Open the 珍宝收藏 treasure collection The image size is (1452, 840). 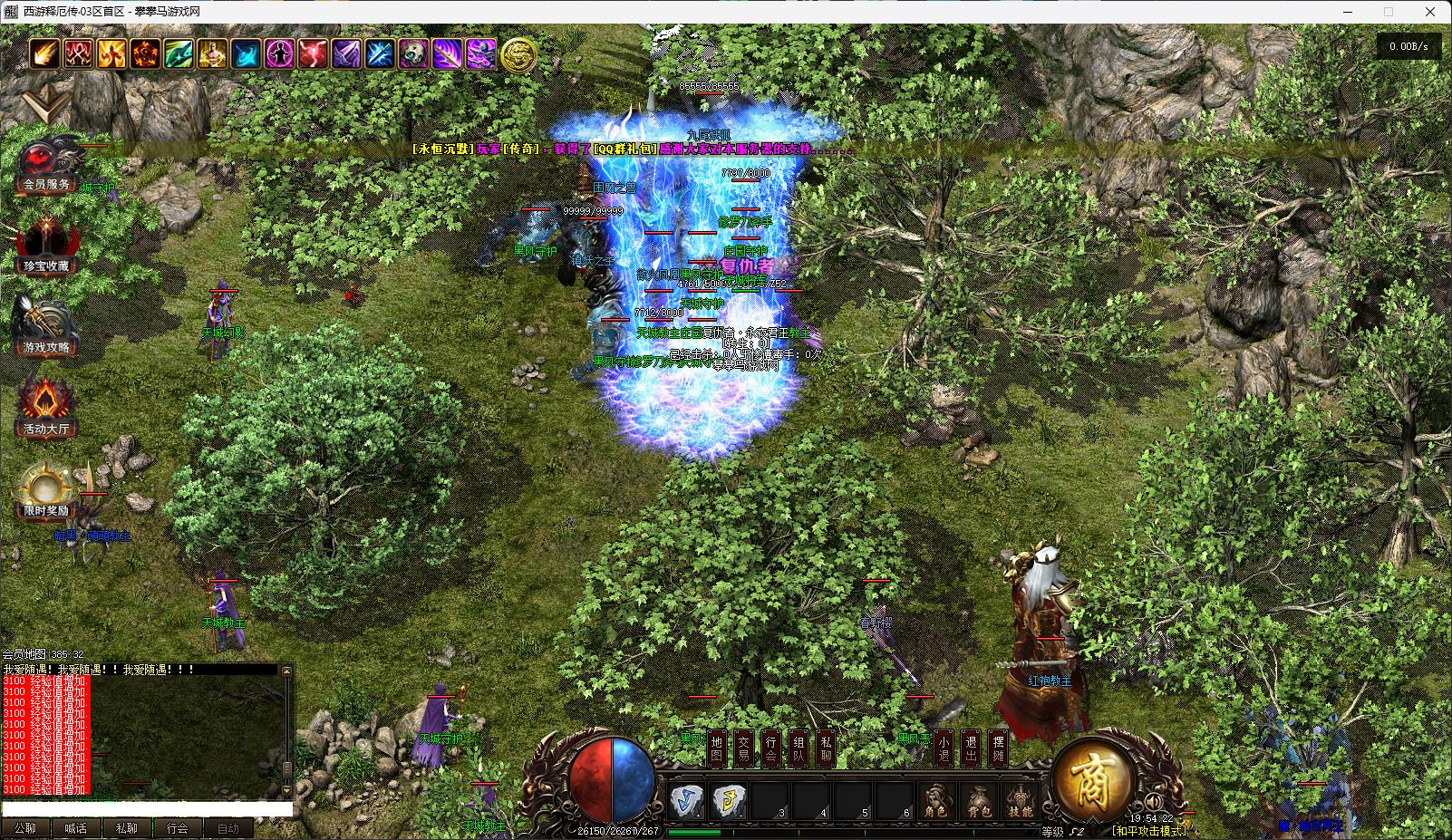46,246
